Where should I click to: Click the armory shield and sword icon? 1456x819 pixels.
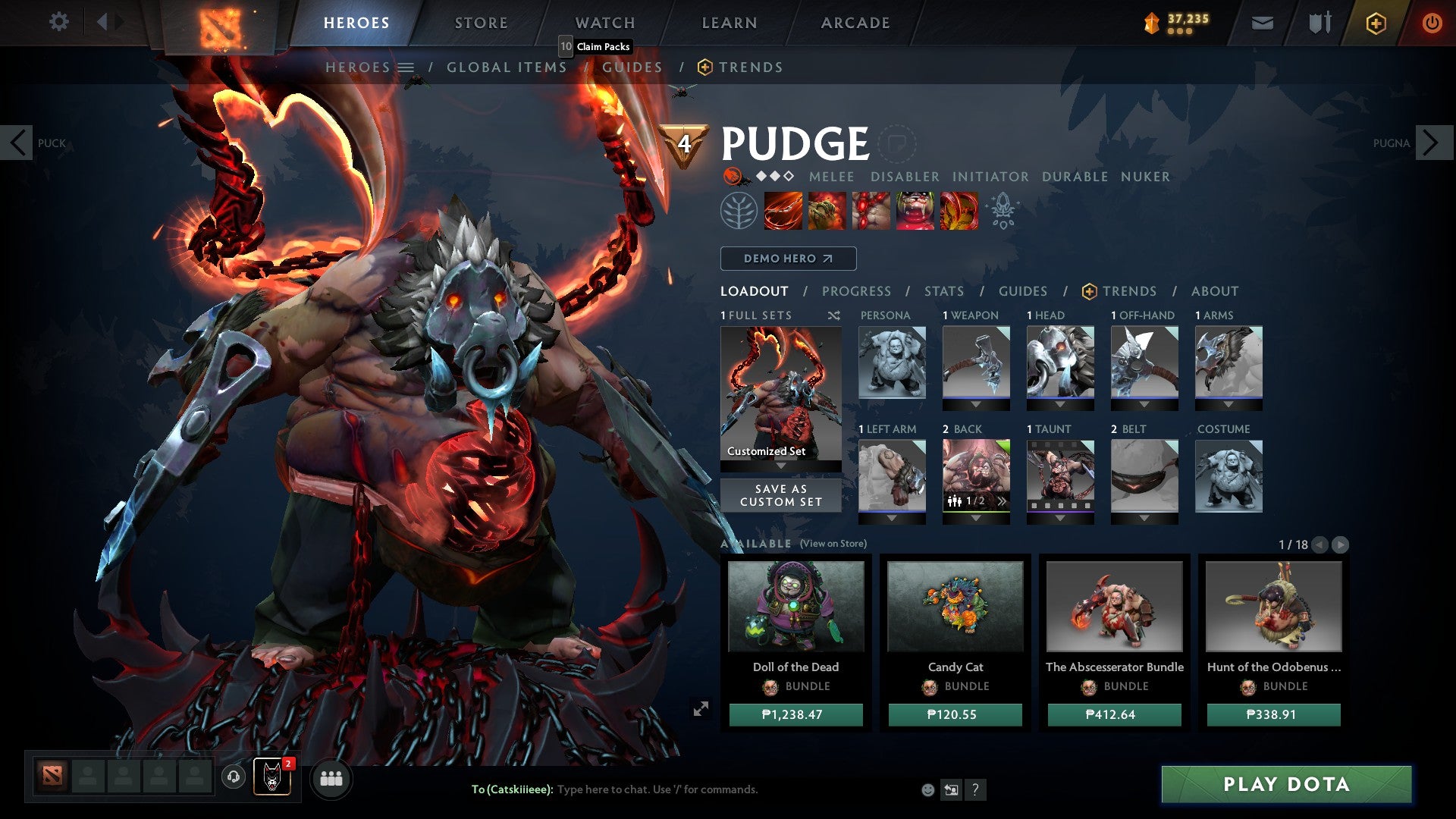[x=1319, y=23]
